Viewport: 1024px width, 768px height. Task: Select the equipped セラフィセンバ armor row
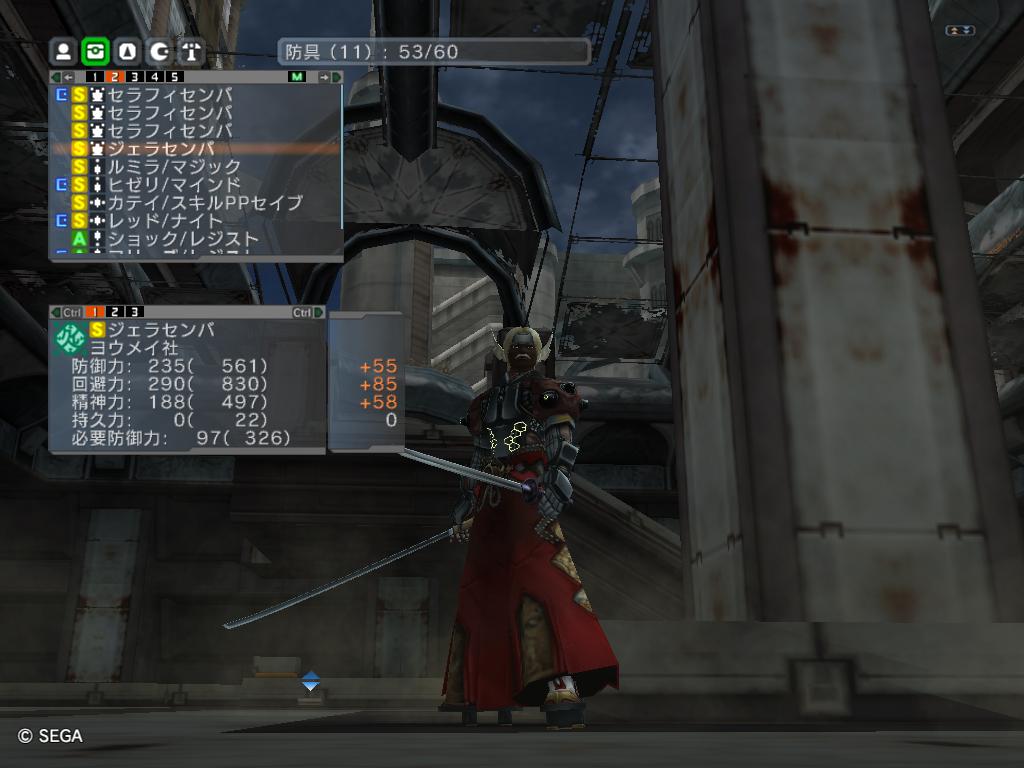[x=168, y=95]
